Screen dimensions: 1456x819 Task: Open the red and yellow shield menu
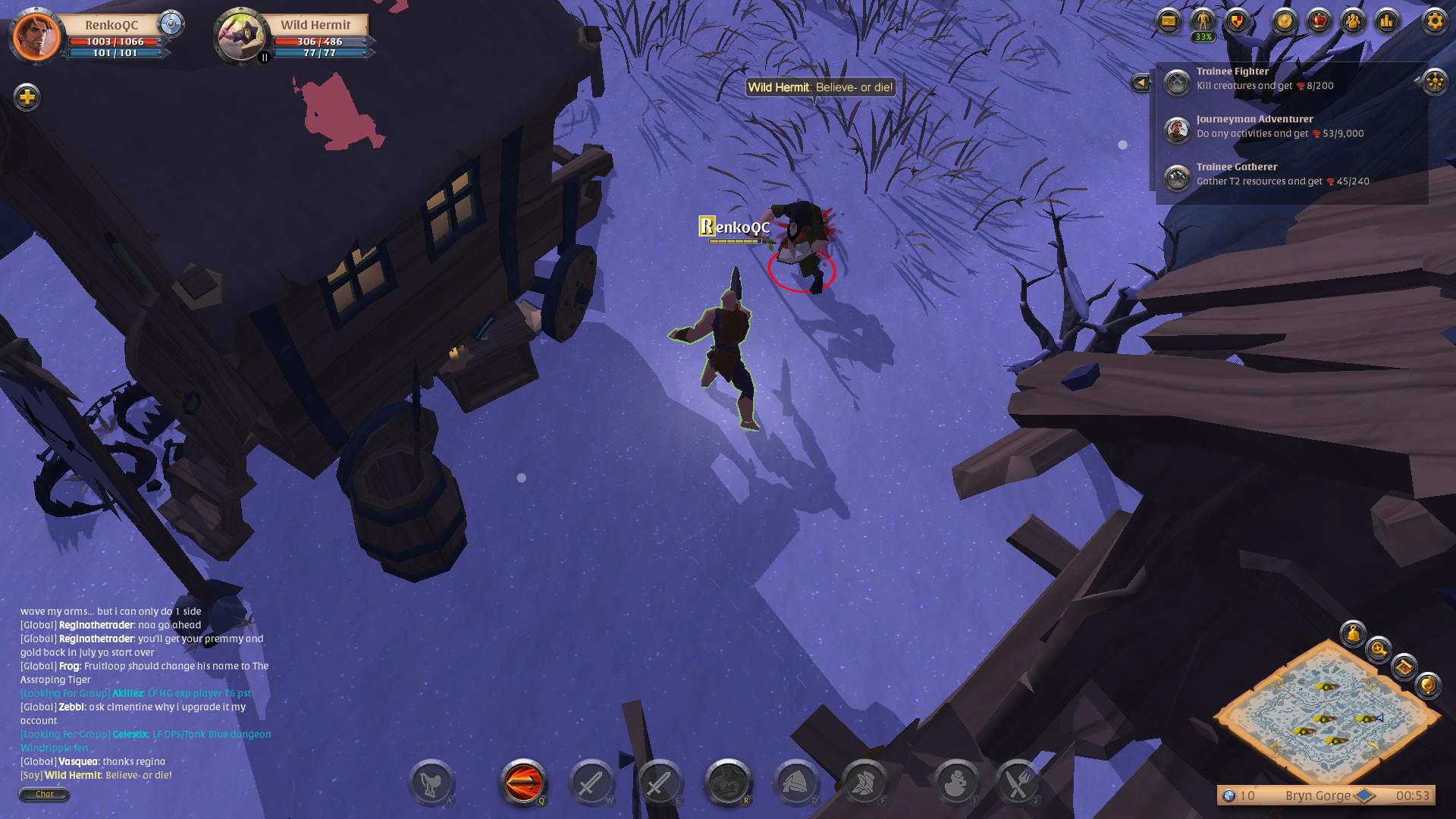click(x=1237, y=21)
